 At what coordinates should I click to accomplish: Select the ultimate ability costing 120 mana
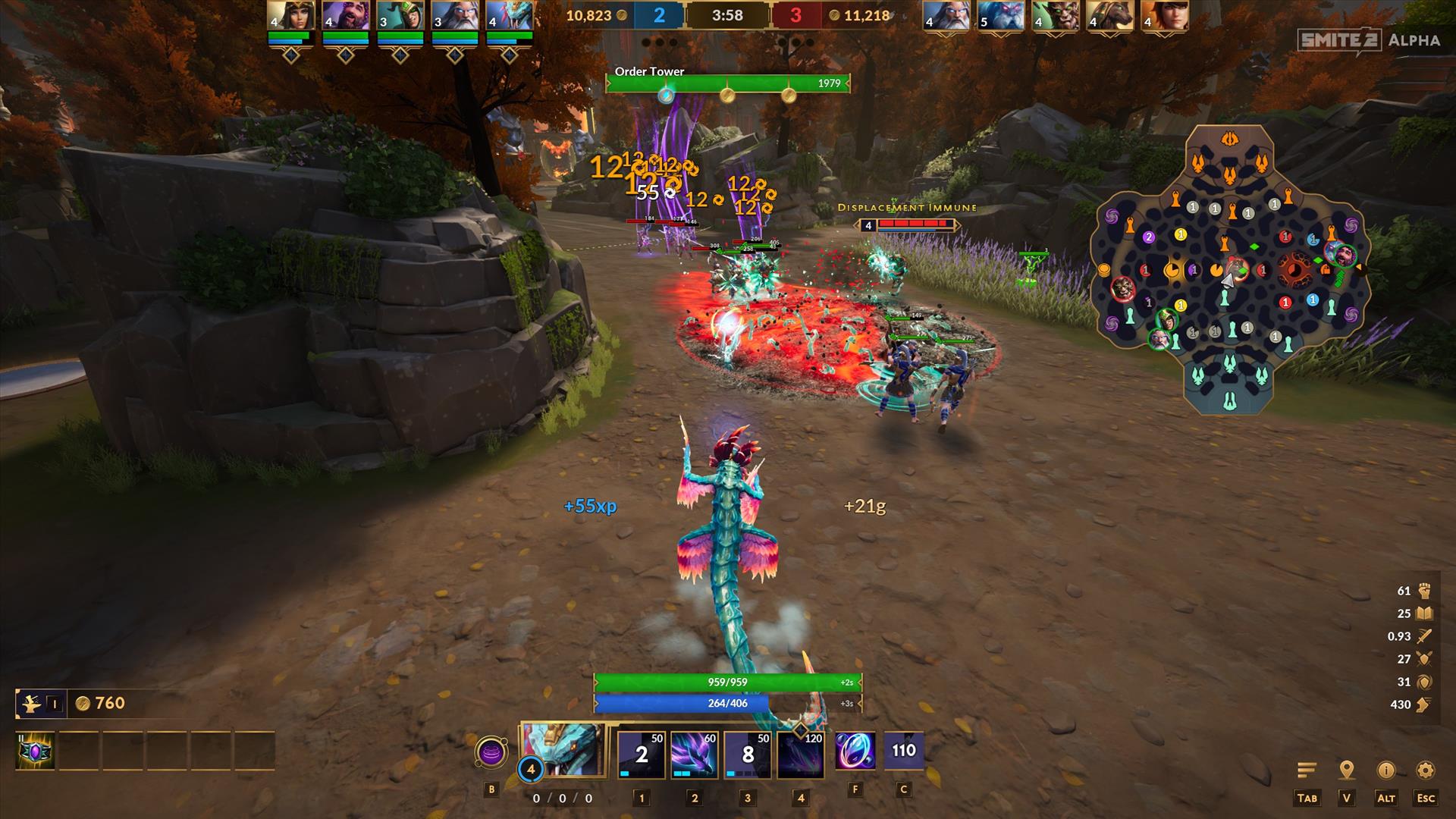801,755
